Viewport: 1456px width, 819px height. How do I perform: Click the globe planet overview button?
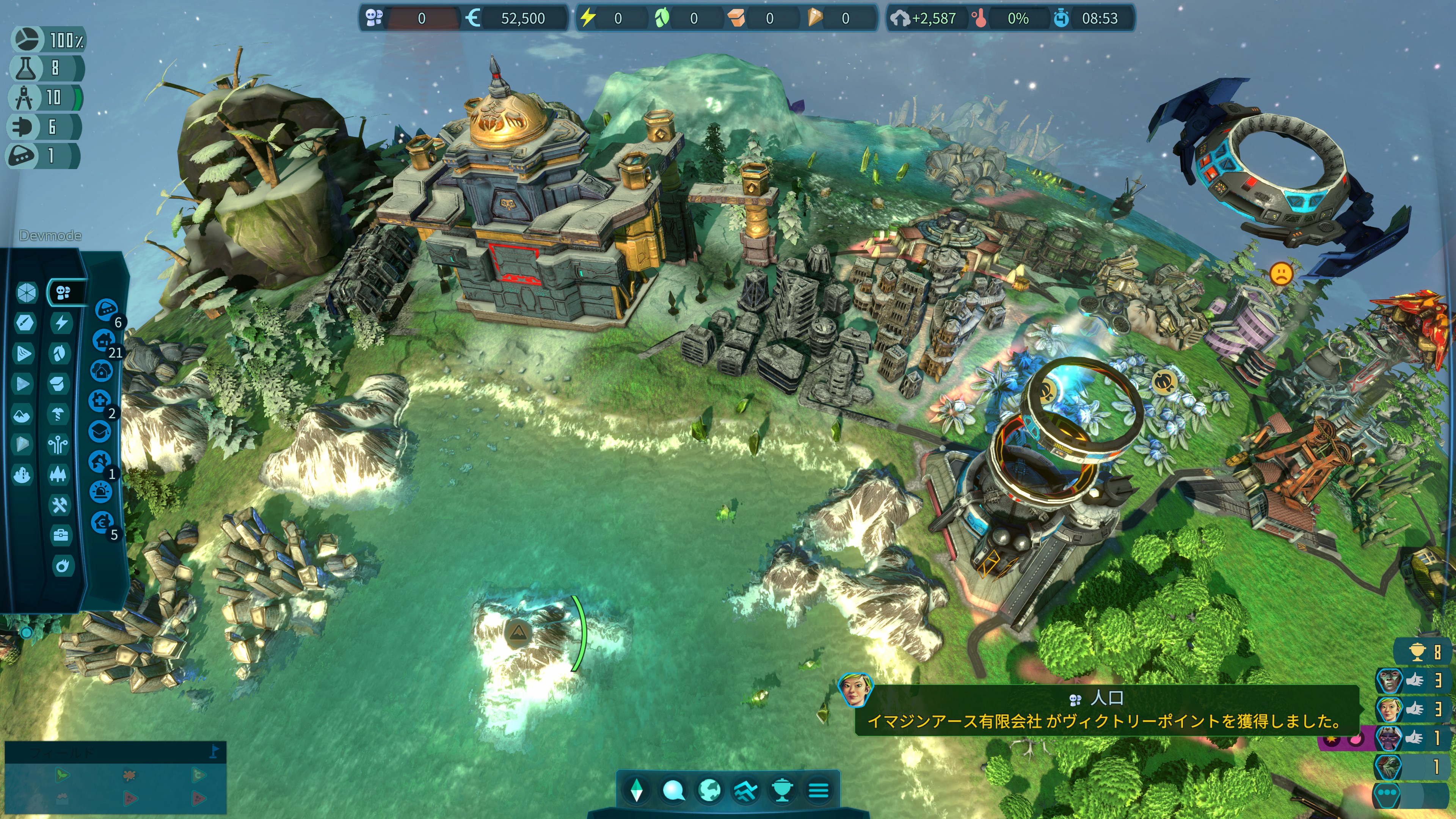pyautogui.click(x=709, y=789)
